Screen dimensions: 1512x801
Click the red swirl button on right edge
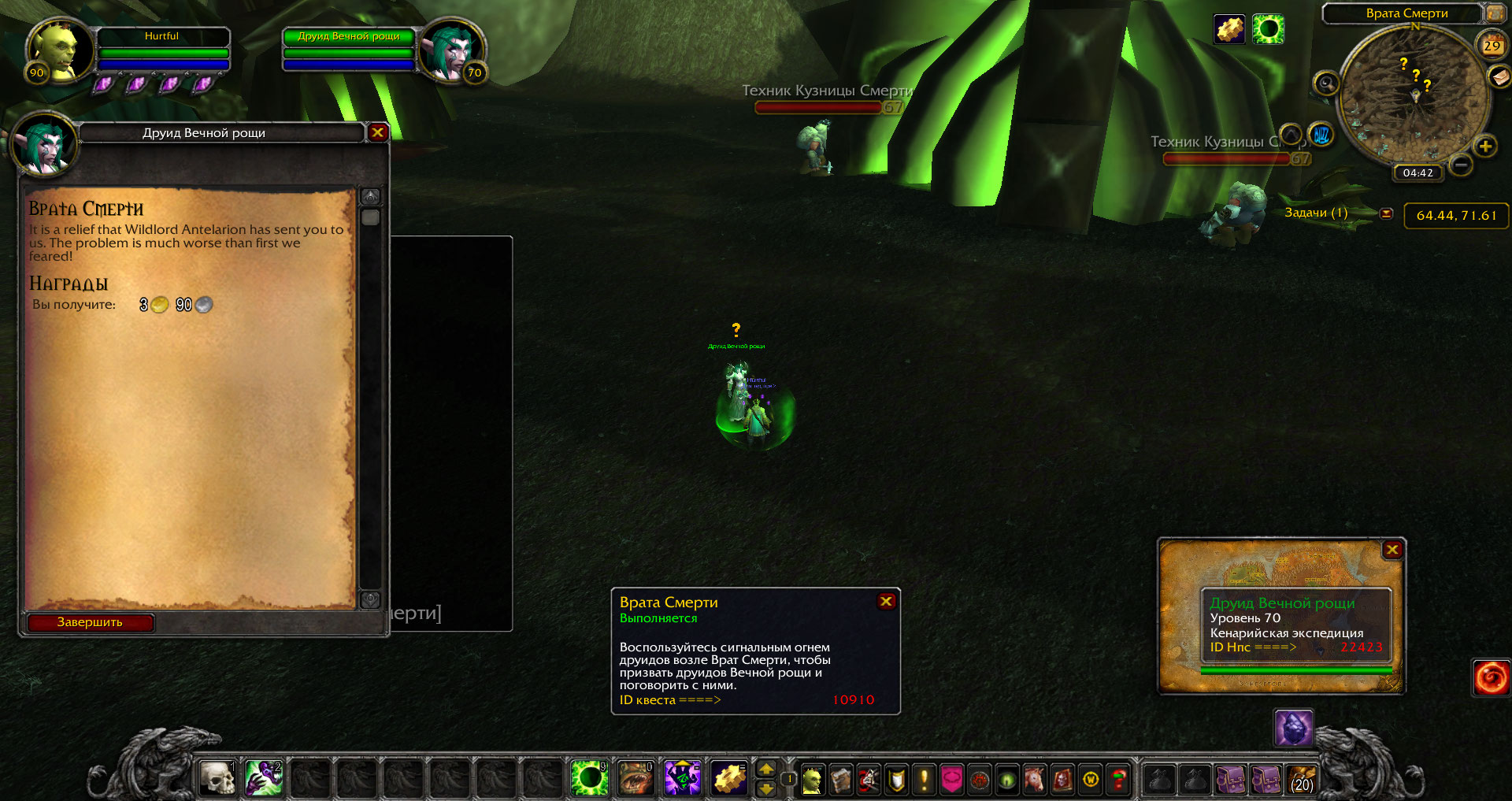tap(1491, 677)
